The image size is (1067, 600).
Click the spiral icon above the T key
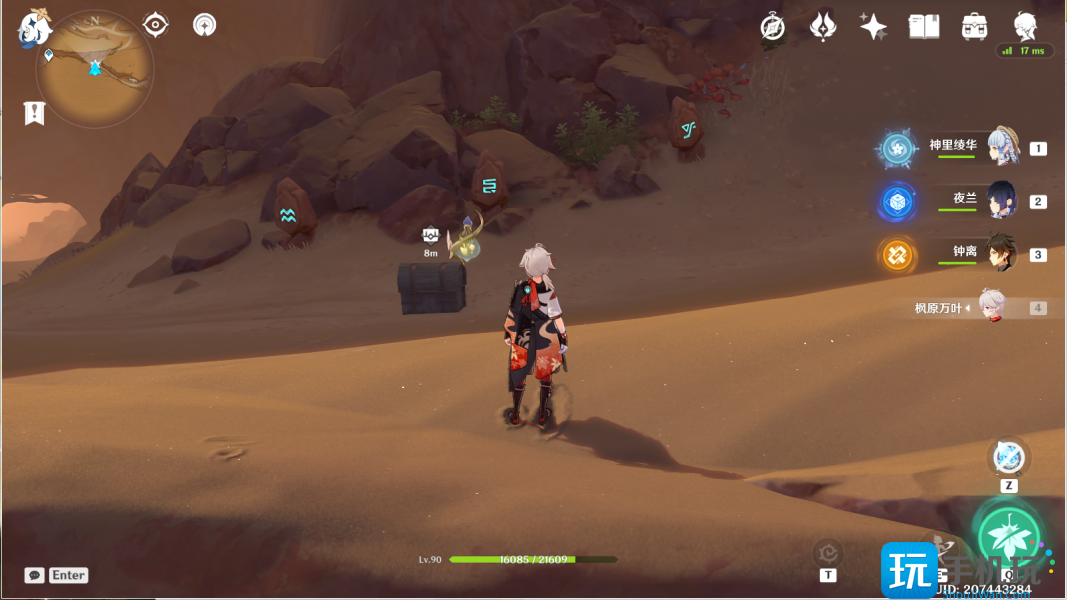tap(828, 551)
